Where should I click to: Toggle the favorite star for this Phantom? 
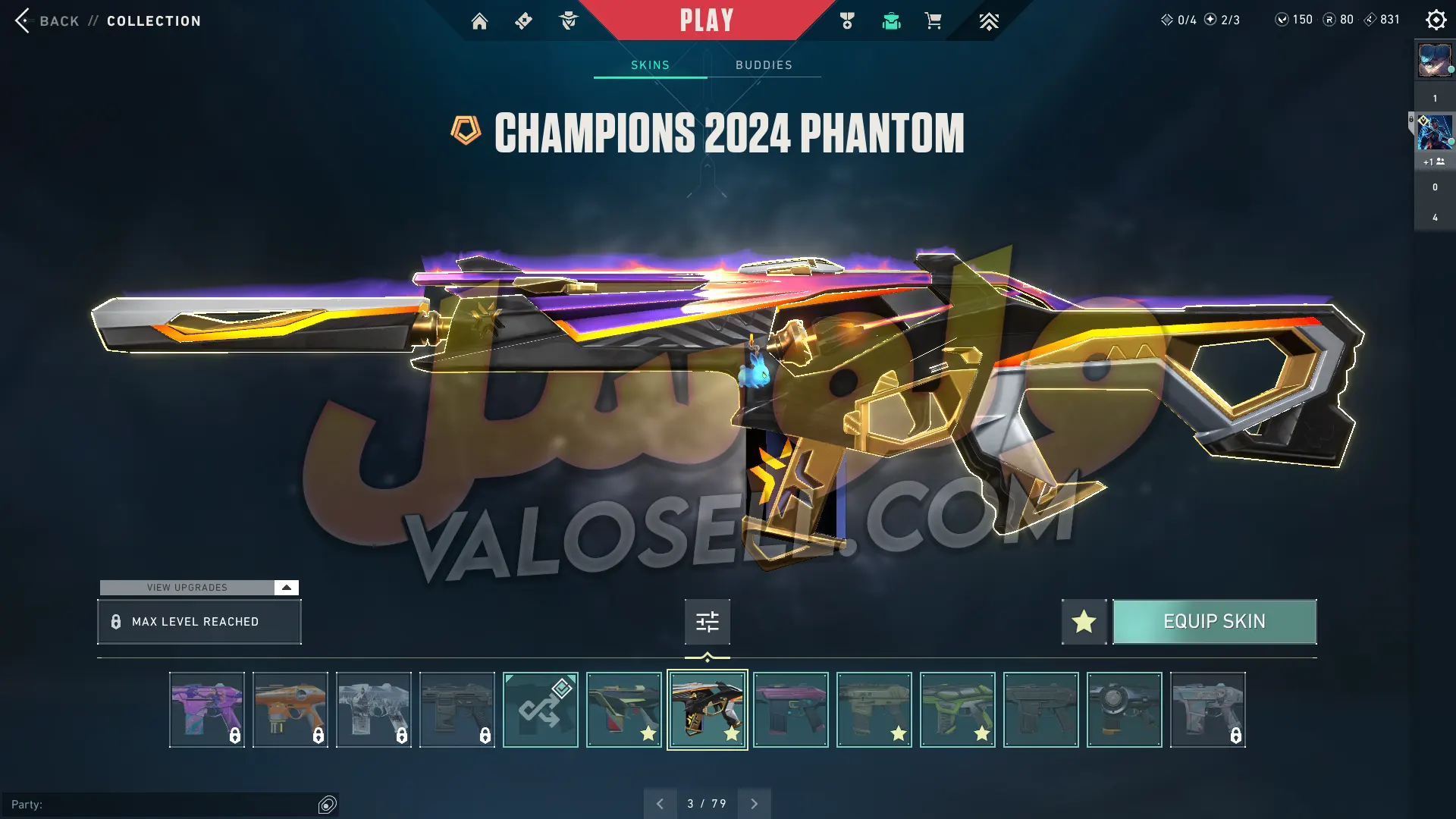tap(1083, 621)
